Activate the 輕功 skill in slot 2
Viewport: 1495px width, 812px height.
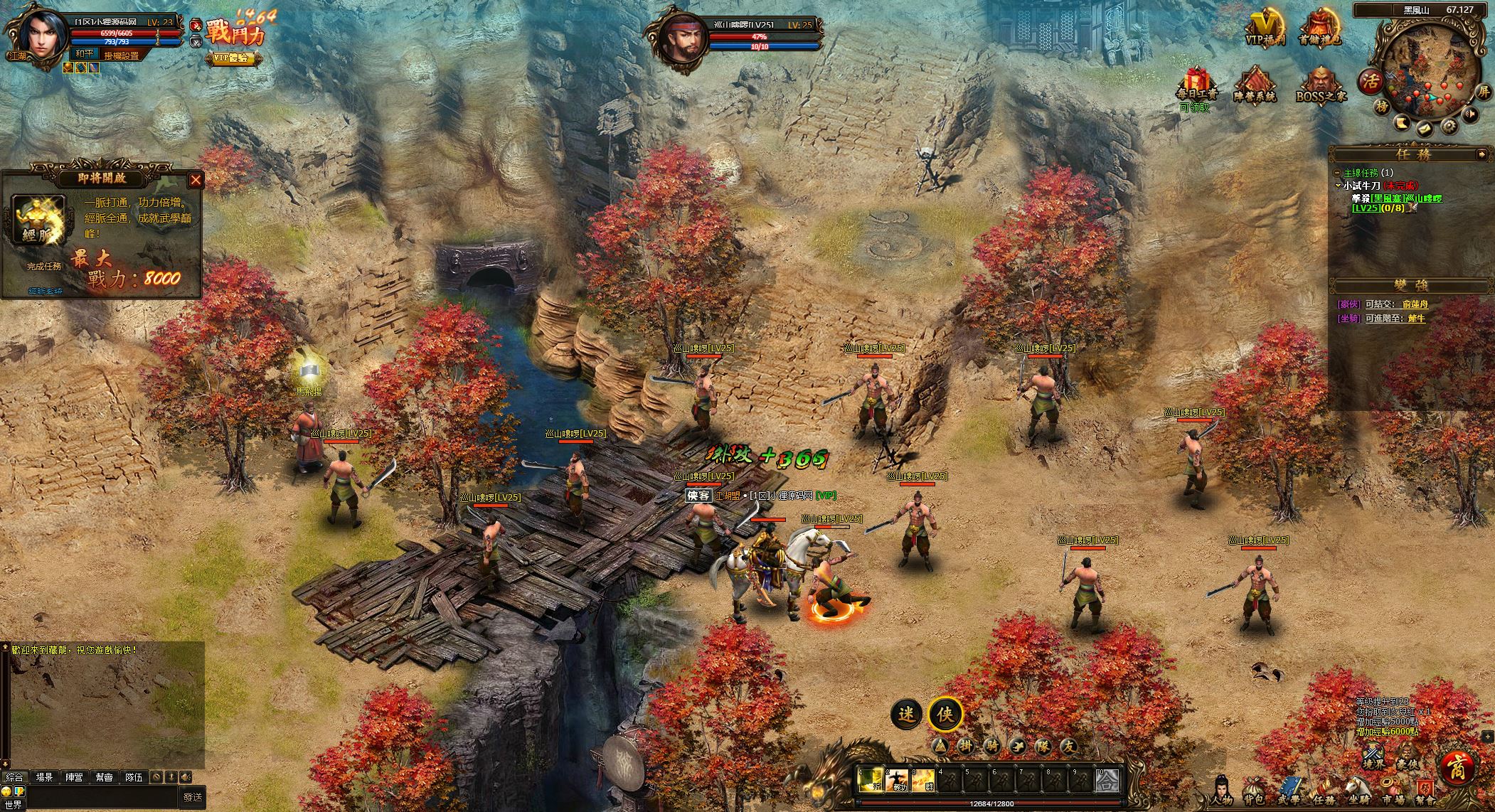pyautogui.click(x=896, y=781)
